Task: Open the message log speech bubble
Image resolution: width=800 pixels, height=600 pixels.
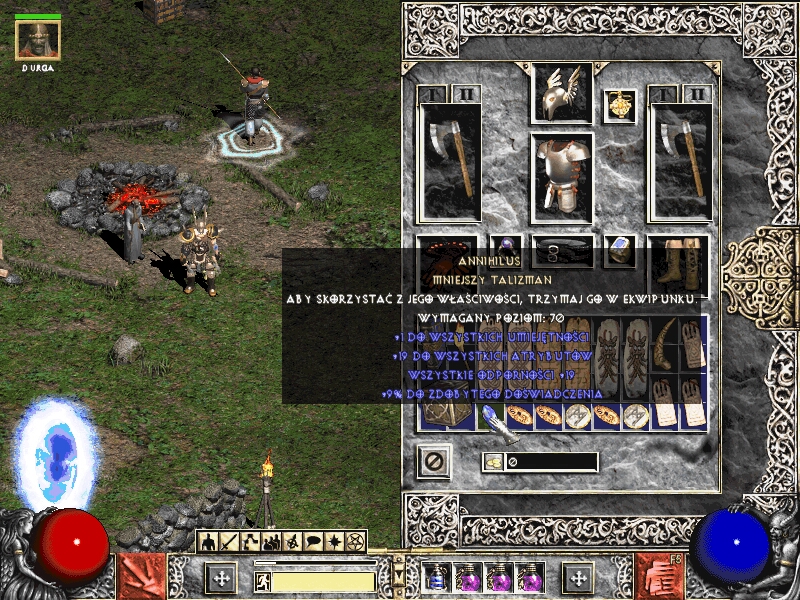Action: tap(312, 542)
